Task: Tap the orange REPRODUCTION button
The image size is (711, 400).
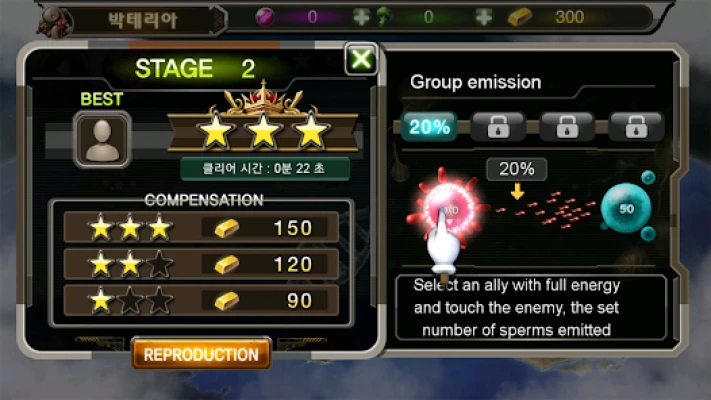Action: 201,355
